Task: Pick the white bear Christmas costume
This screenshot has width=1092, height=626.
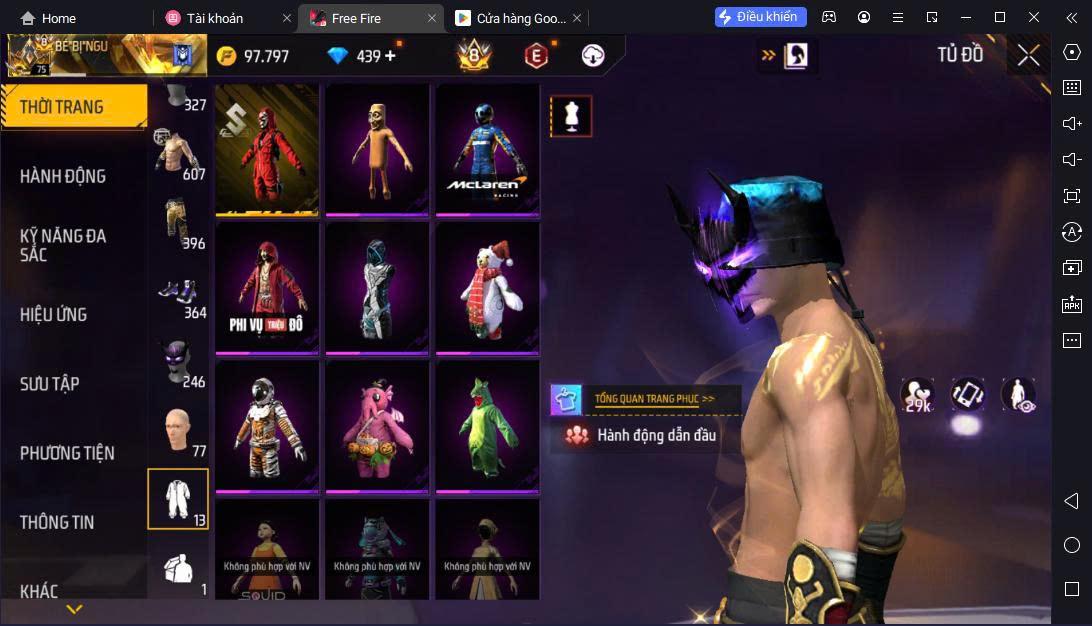Action: point(487,286)
